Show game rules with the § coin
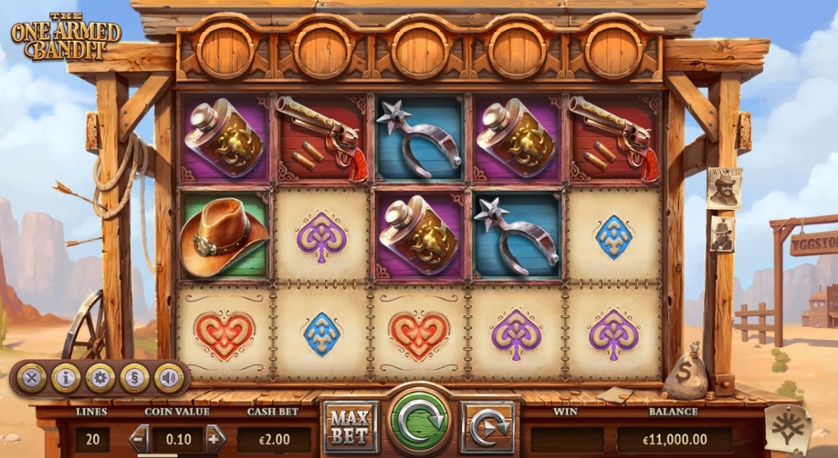The width and height of the screenshot is (838, 458). coord(134,377)
